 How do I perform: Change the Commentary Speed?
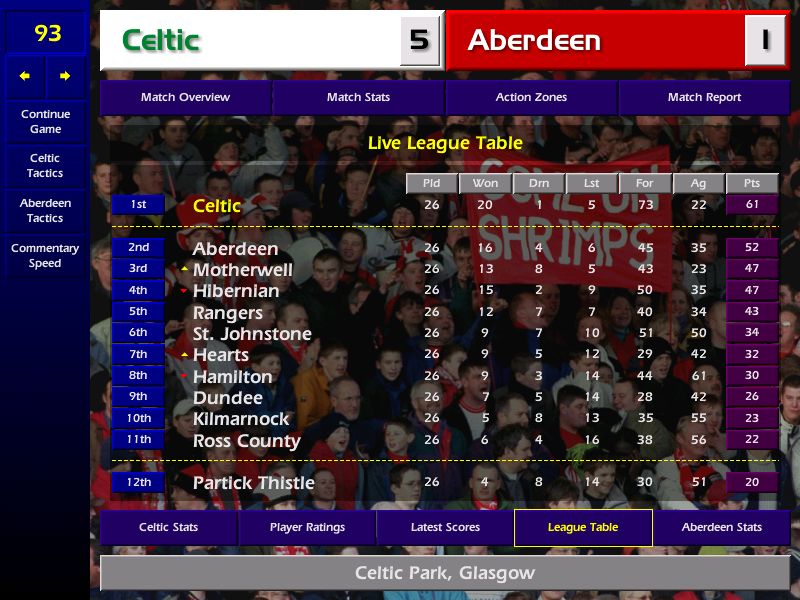pos(45,255)
